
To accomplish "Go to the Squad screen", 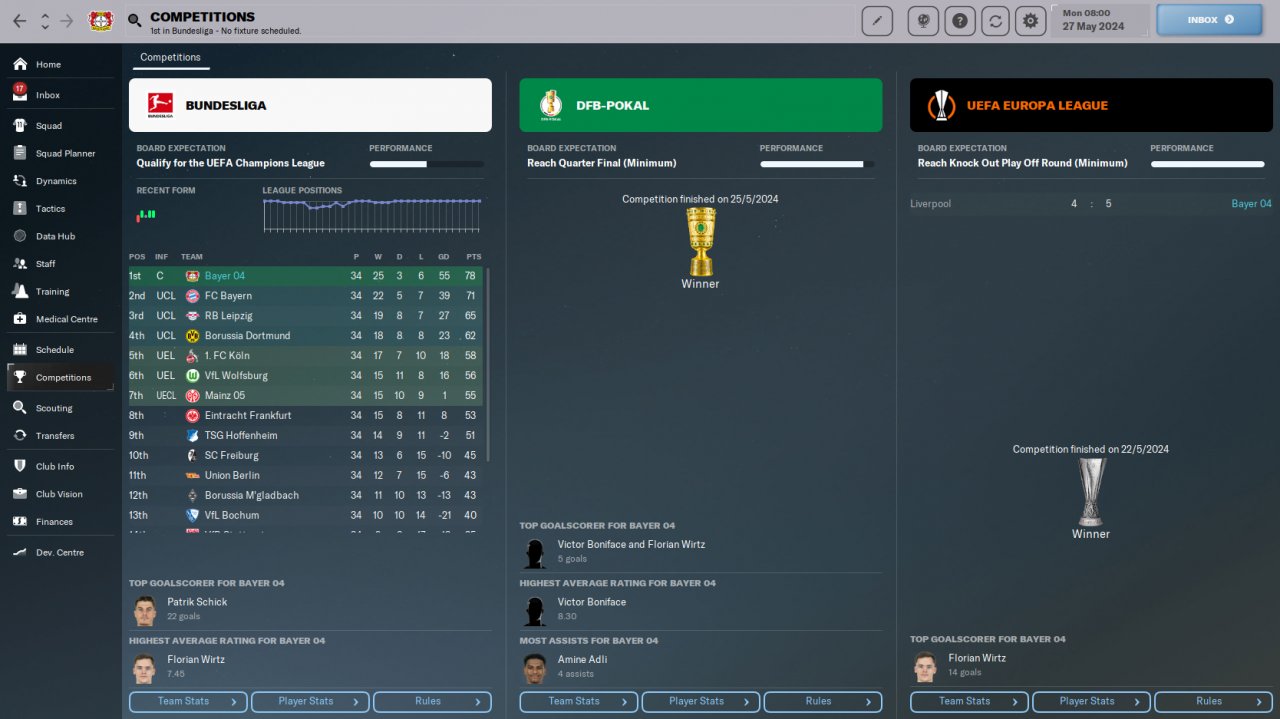I will [x=48, y=126].
